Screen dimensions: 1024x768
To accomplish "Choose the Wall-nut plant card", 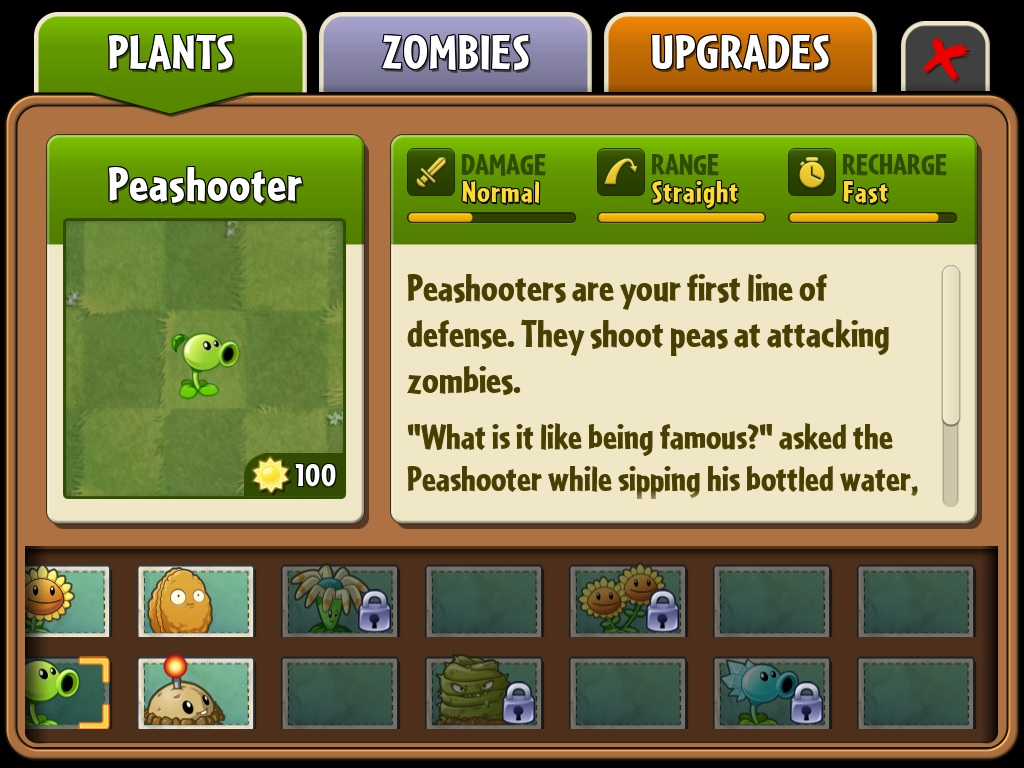I will (x=196, y=601).
